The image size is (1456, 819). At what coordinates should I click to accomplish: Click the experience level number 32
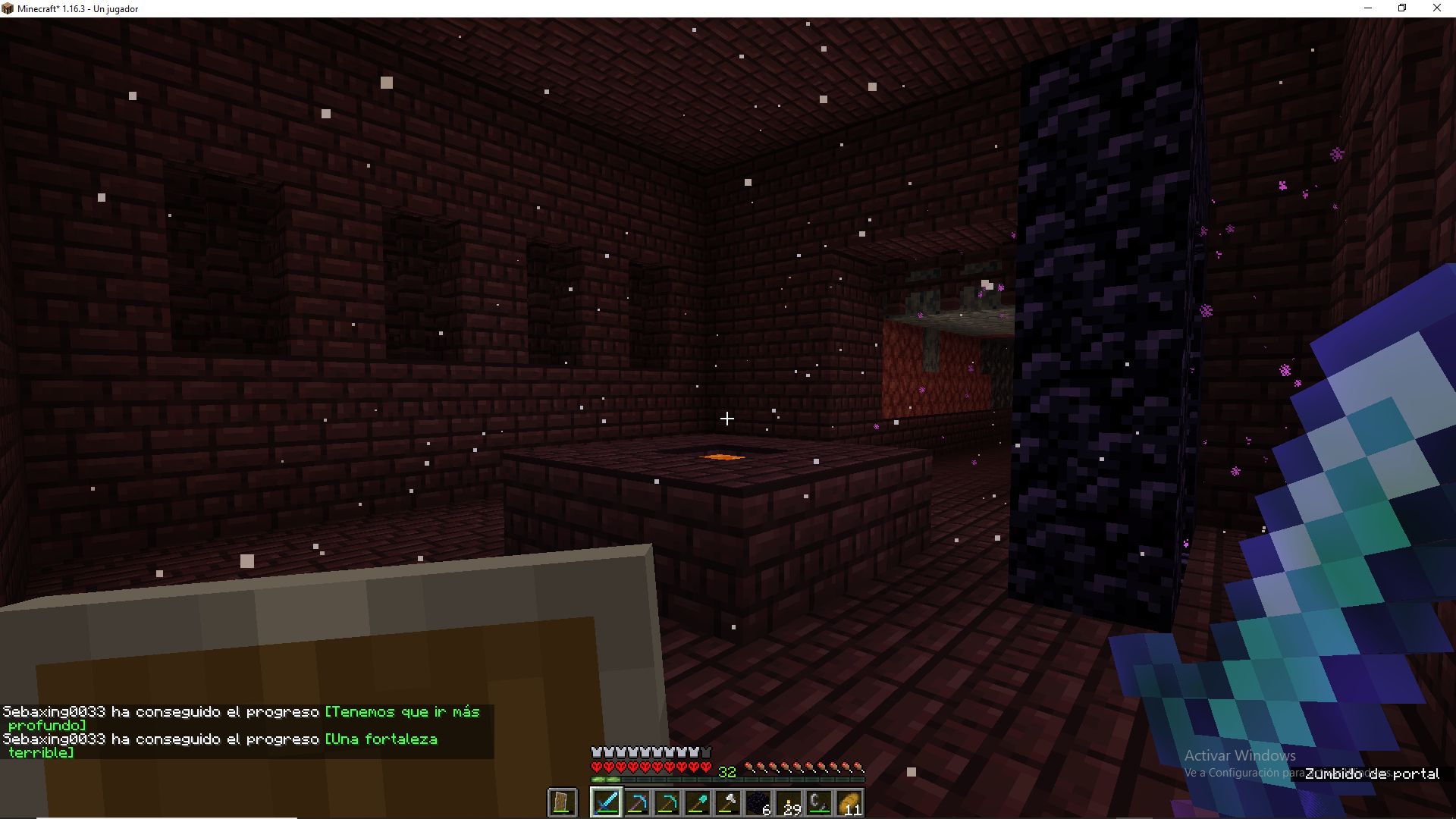726,770
